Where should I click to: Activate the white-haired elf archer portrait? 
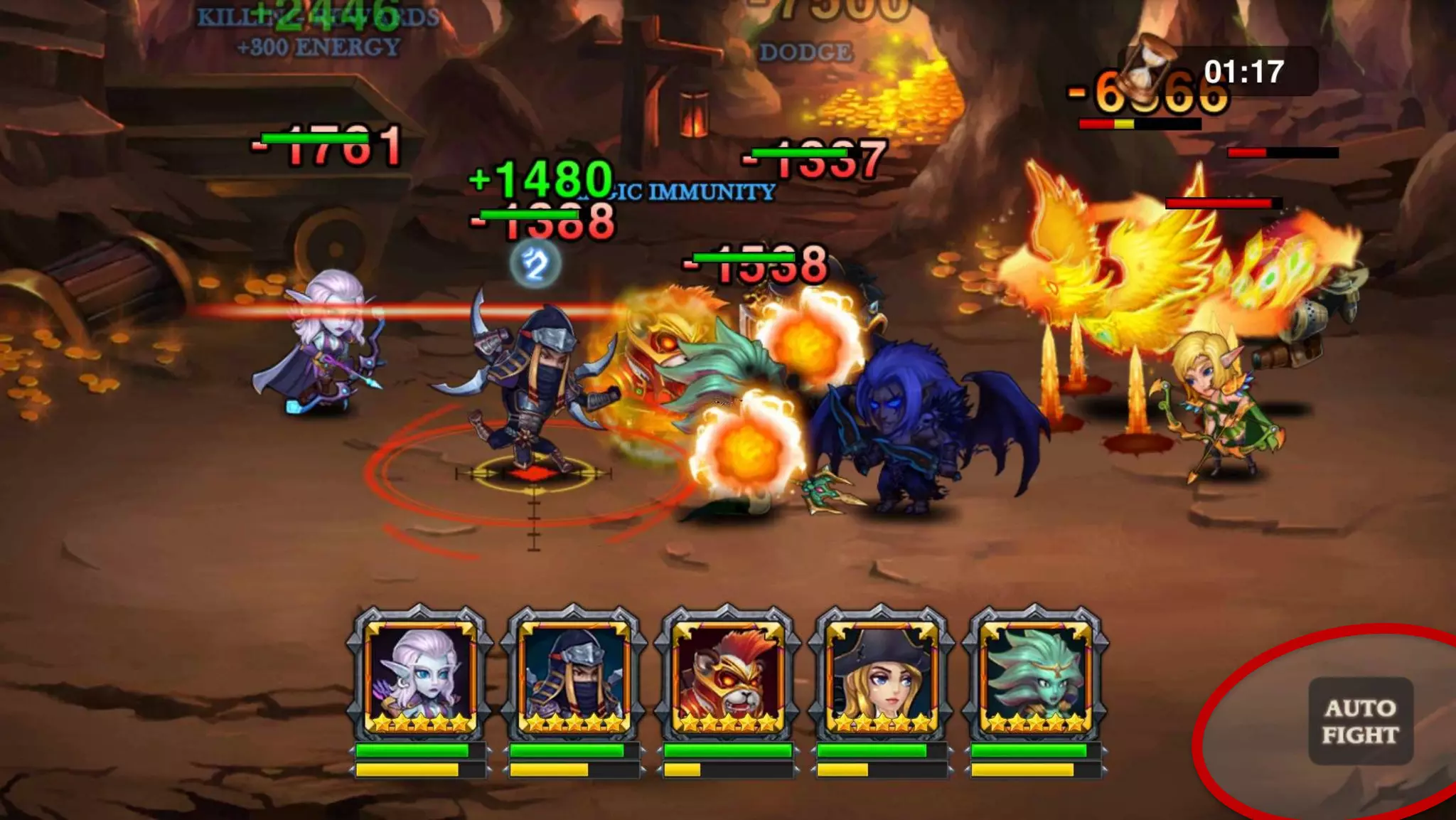pos(419,676)
